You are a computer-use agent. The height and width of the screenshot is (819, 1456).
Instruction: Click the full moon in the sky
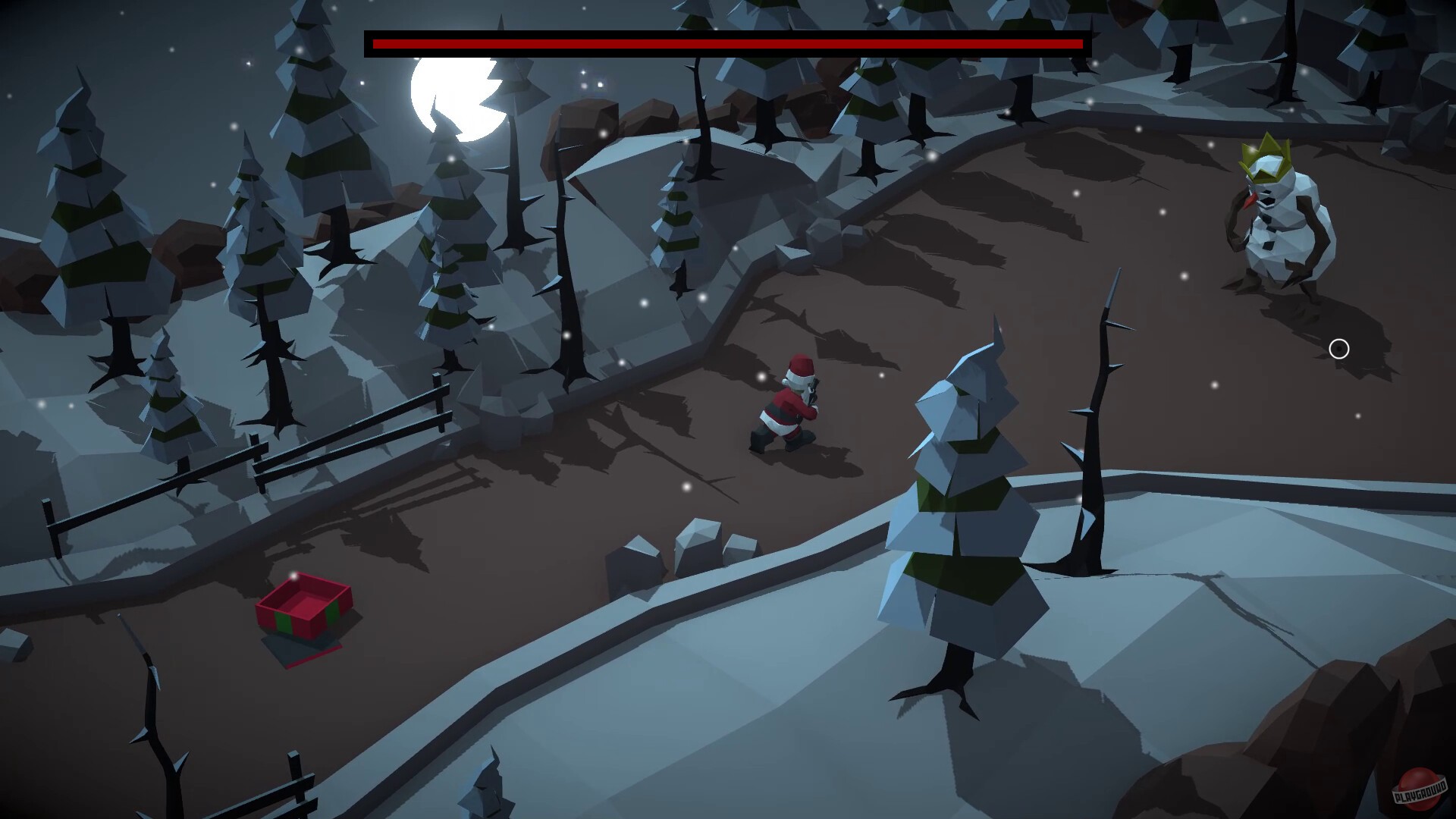[455, 95]
